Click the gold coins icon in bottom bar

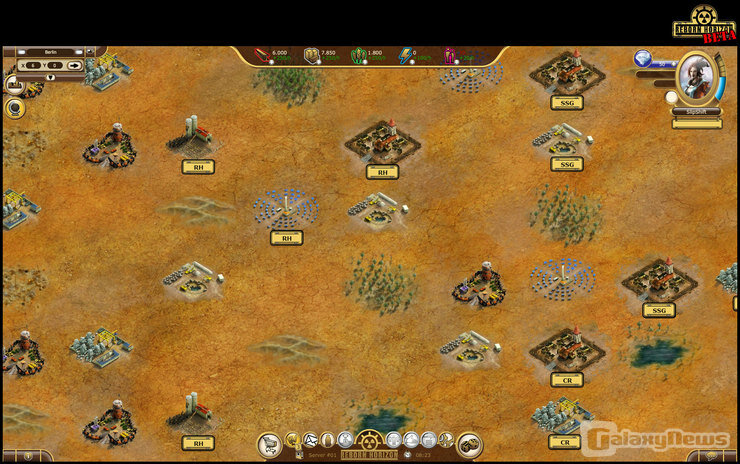(293, 440)
